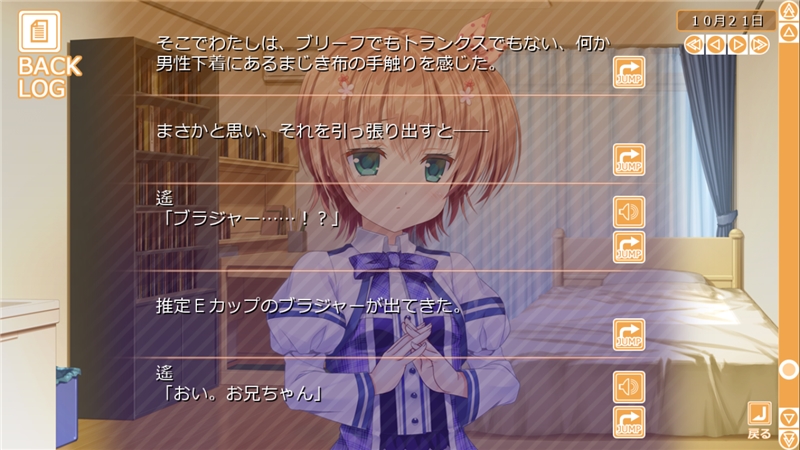Jump to the まさかと思い narration line
Screen dimensions: 800x450
629,160
